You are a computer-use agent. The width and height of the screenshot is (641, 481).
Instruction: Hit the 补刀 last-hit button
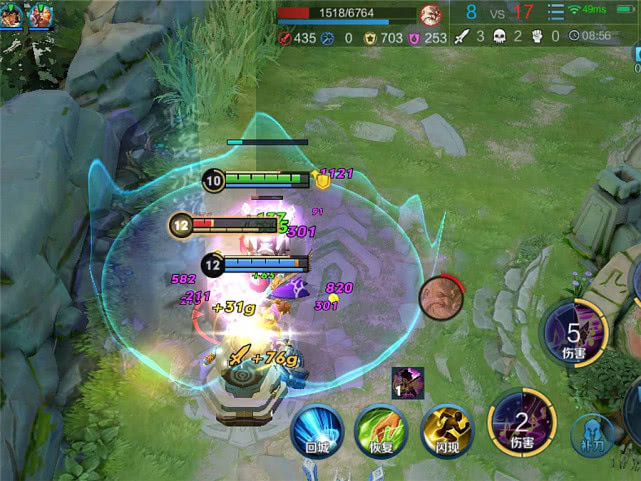[592, 436]
